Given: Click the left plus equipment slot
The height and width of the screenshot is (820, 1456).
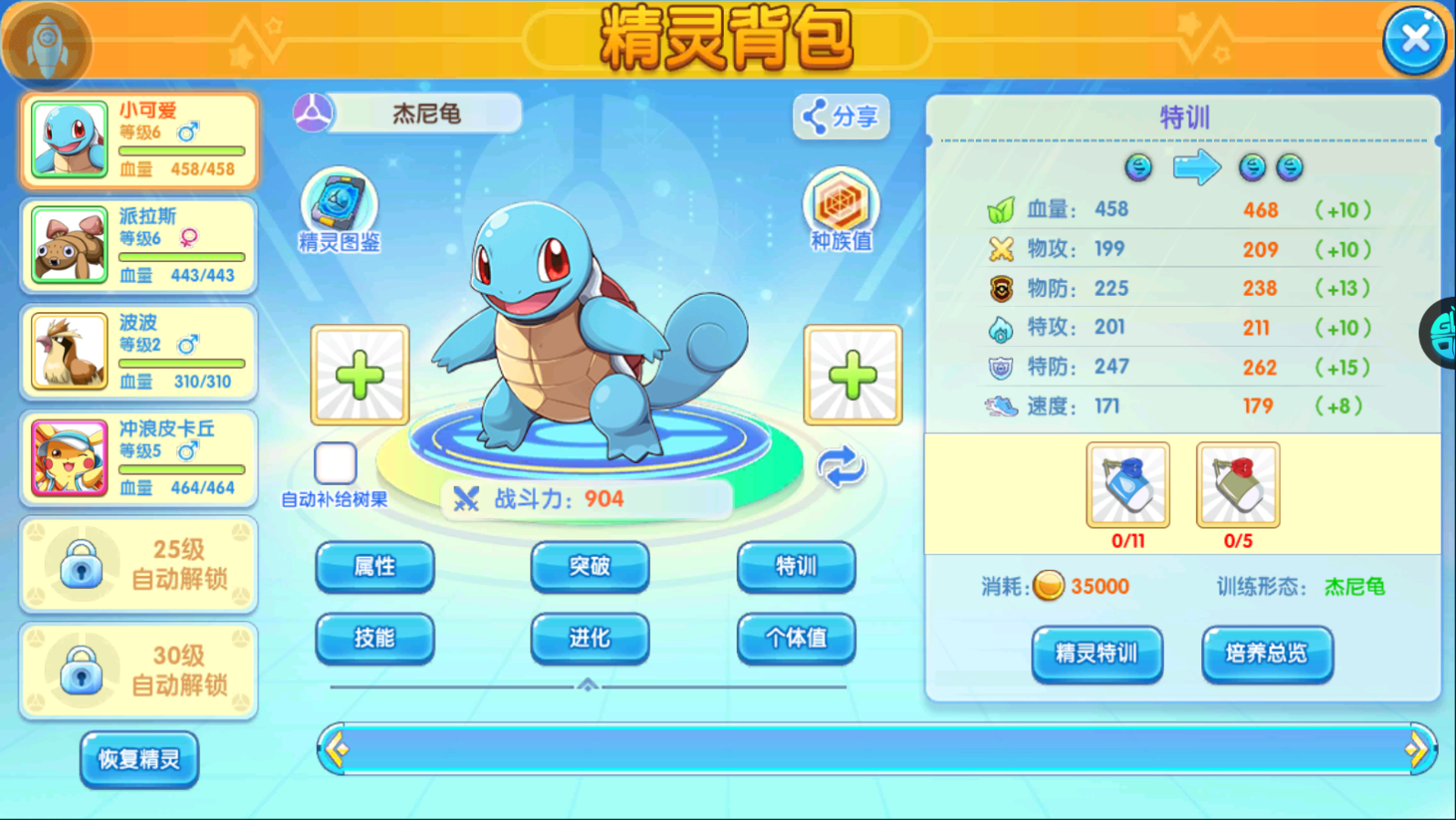Looking at the screenshot, I should tap(359, 375).
